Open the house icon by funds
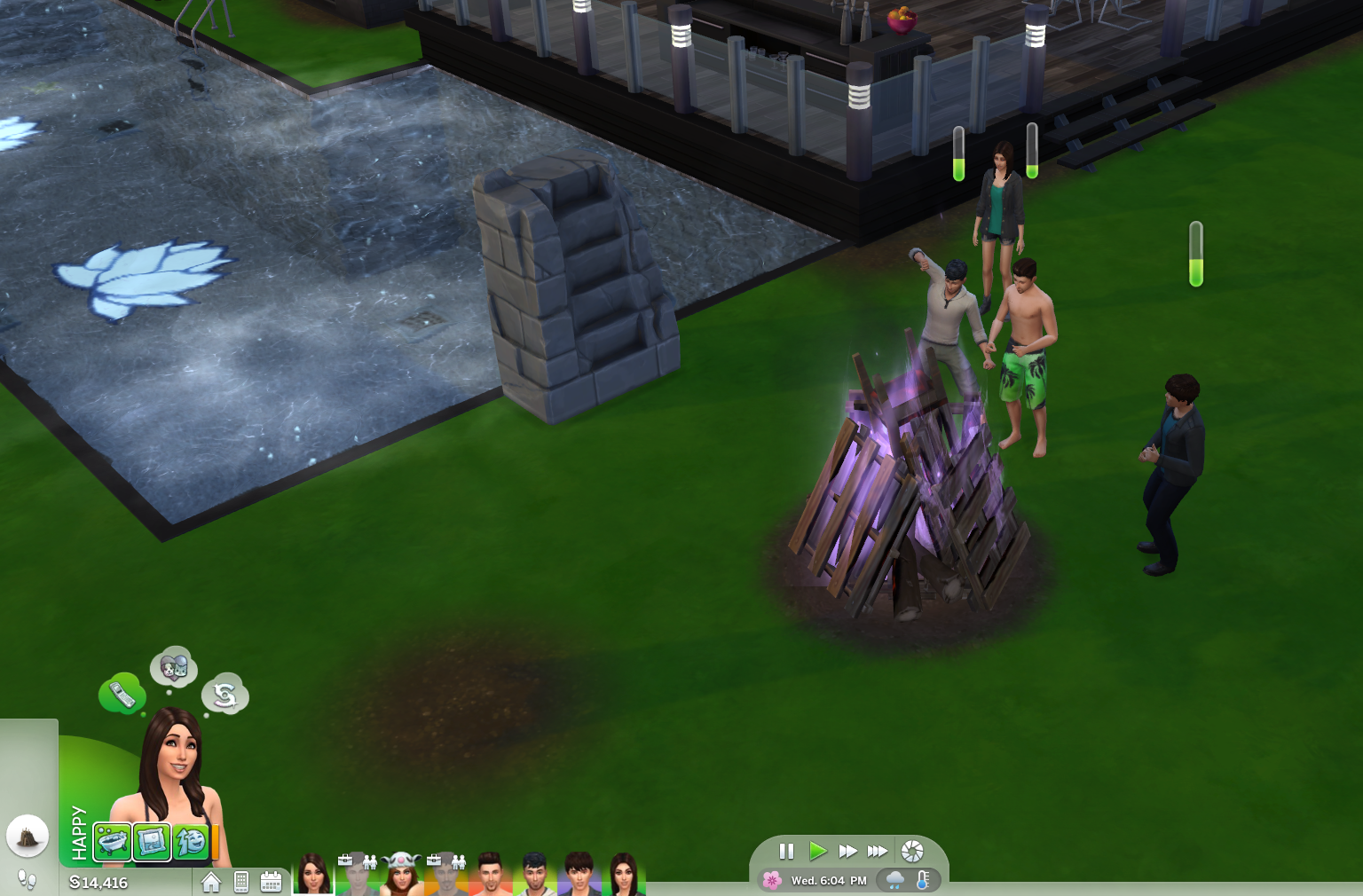Viewport: 1363px width, 896px height. pos(211,882)
